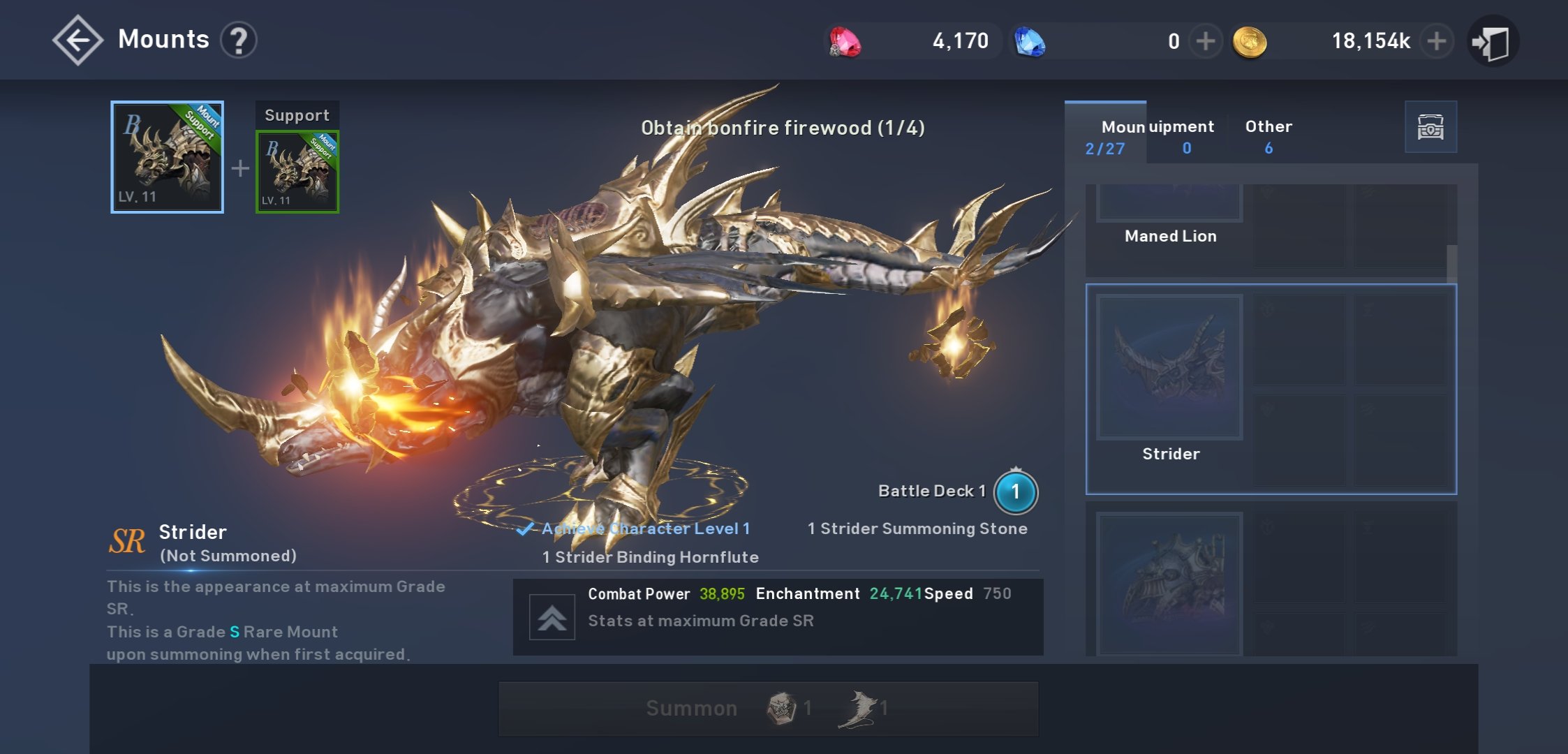Select the main mount slot portrait
1568x754 pixels.
pos(167,157)
